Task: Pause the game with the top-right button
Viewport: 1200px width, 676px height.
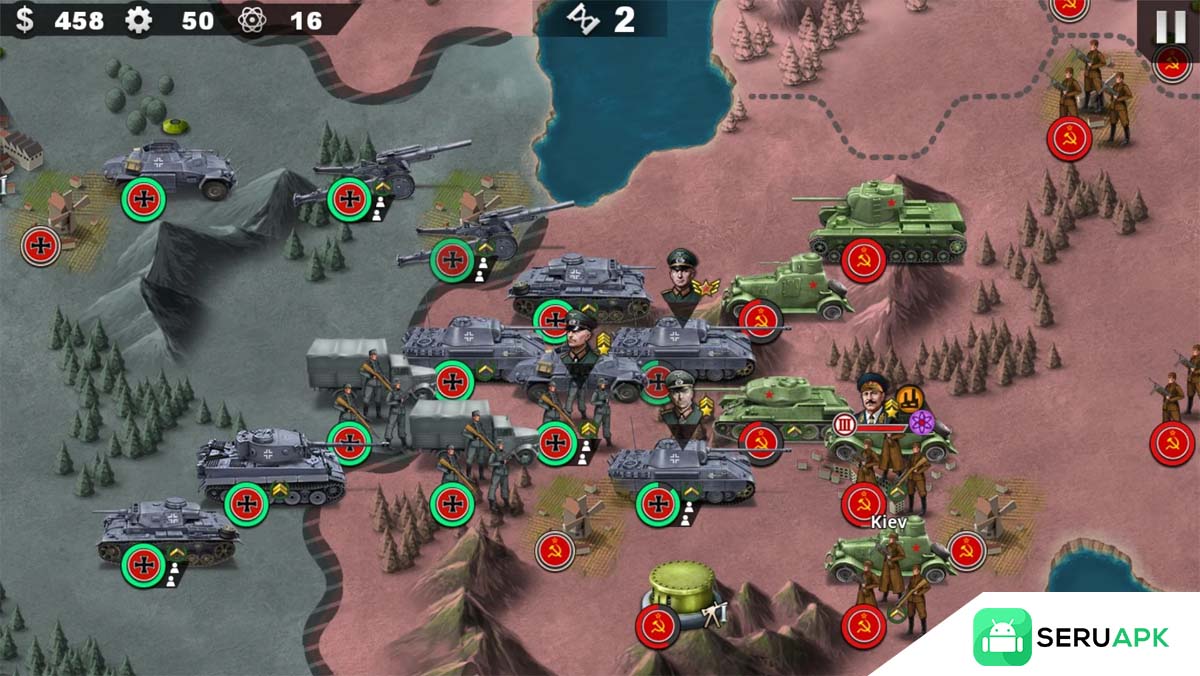Action: point(1171,27)
